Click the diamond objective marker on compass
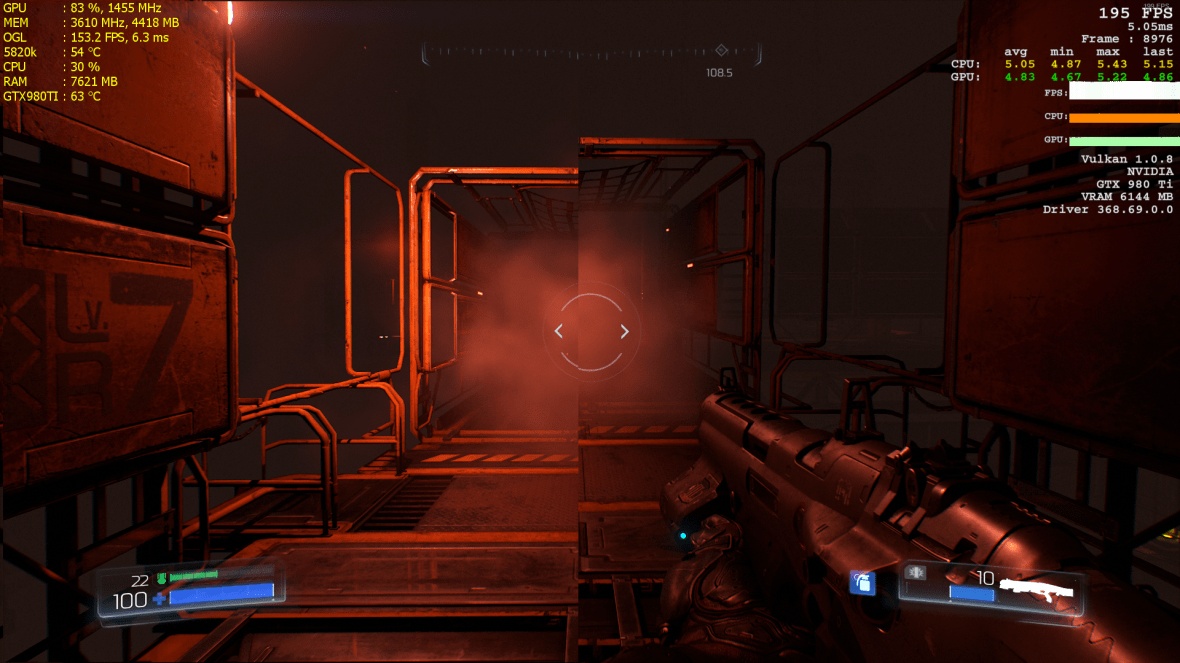The height and width of the screenshot is (663, 1180). (x=721, y=50)
